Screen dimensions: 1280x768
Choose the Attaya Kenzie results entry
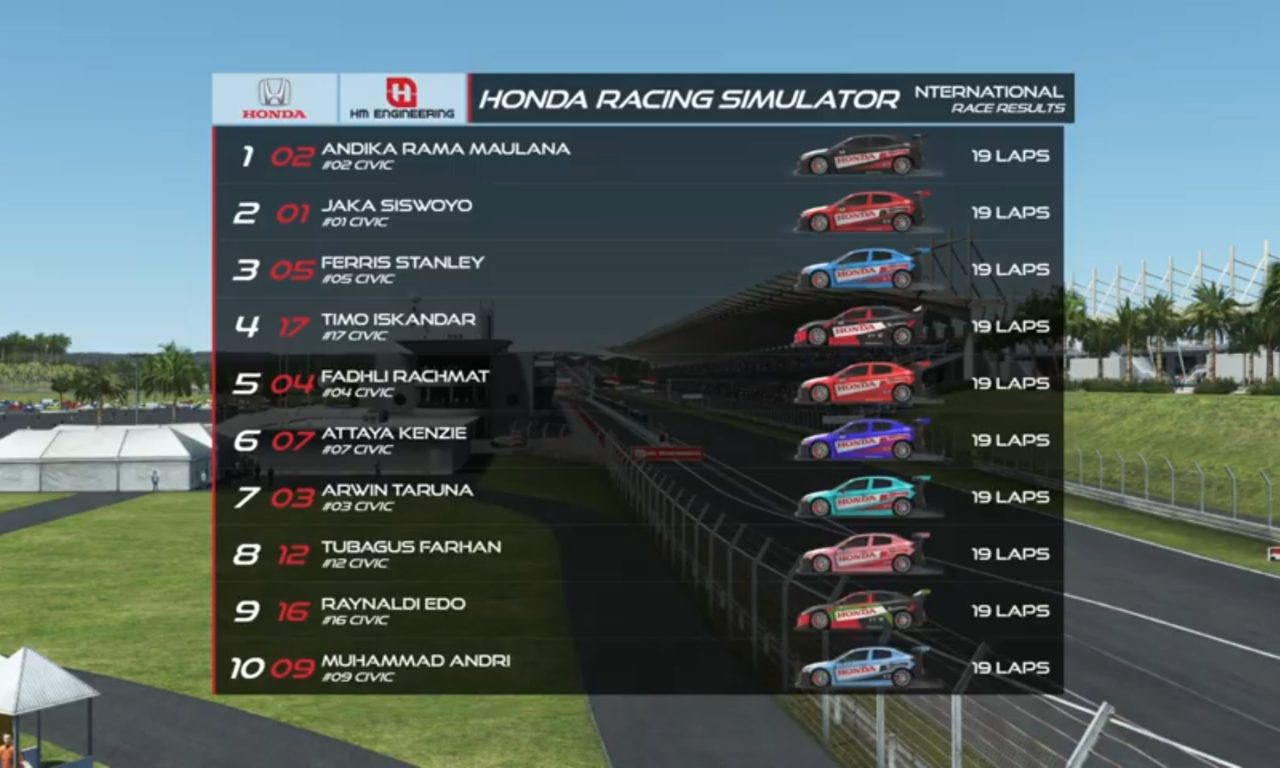coord(638,441)
